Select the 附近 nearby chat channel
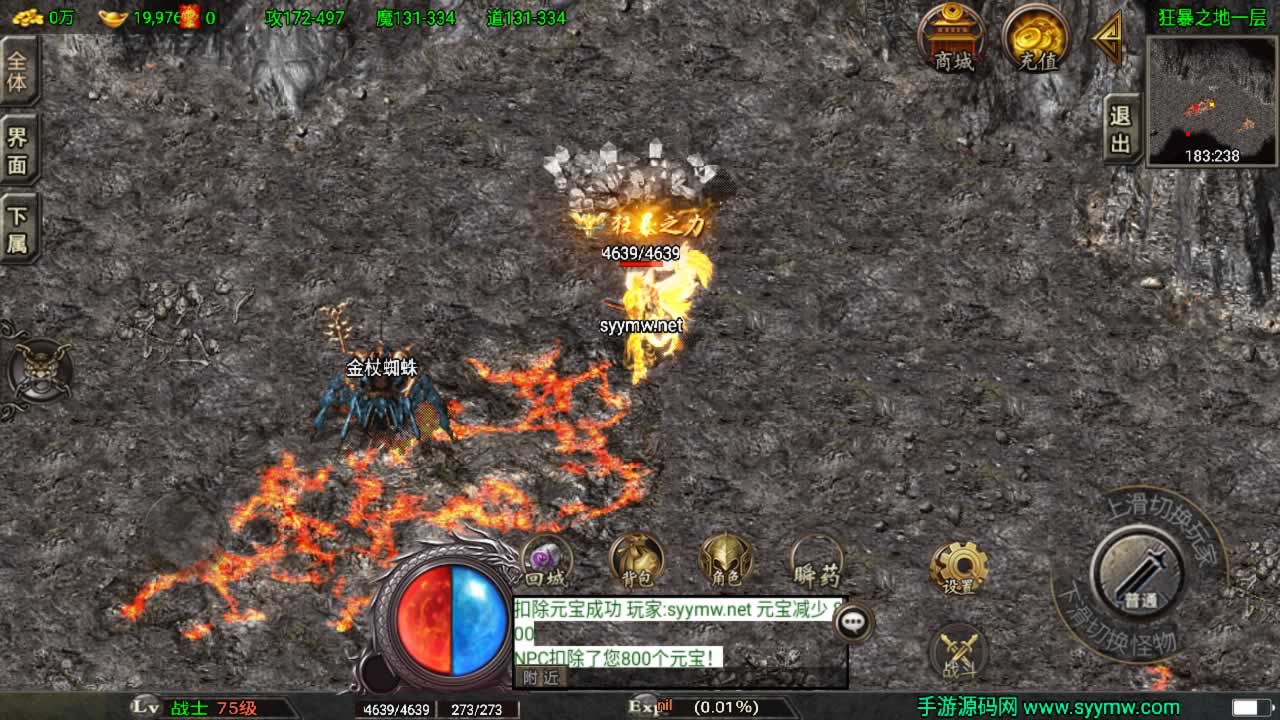This screenshot has height=720, width=1280. [542, 677]
